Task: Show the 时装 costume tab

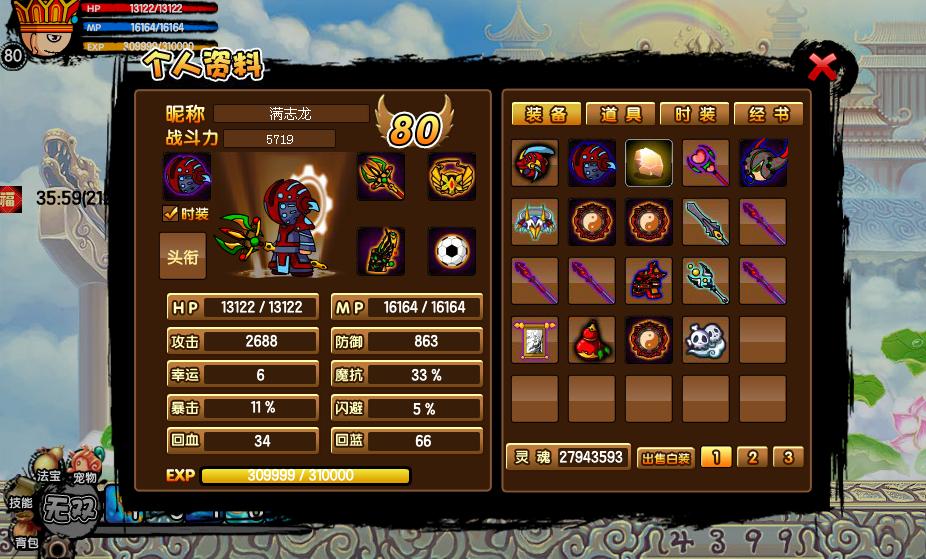Action: [x=694, y=115]
